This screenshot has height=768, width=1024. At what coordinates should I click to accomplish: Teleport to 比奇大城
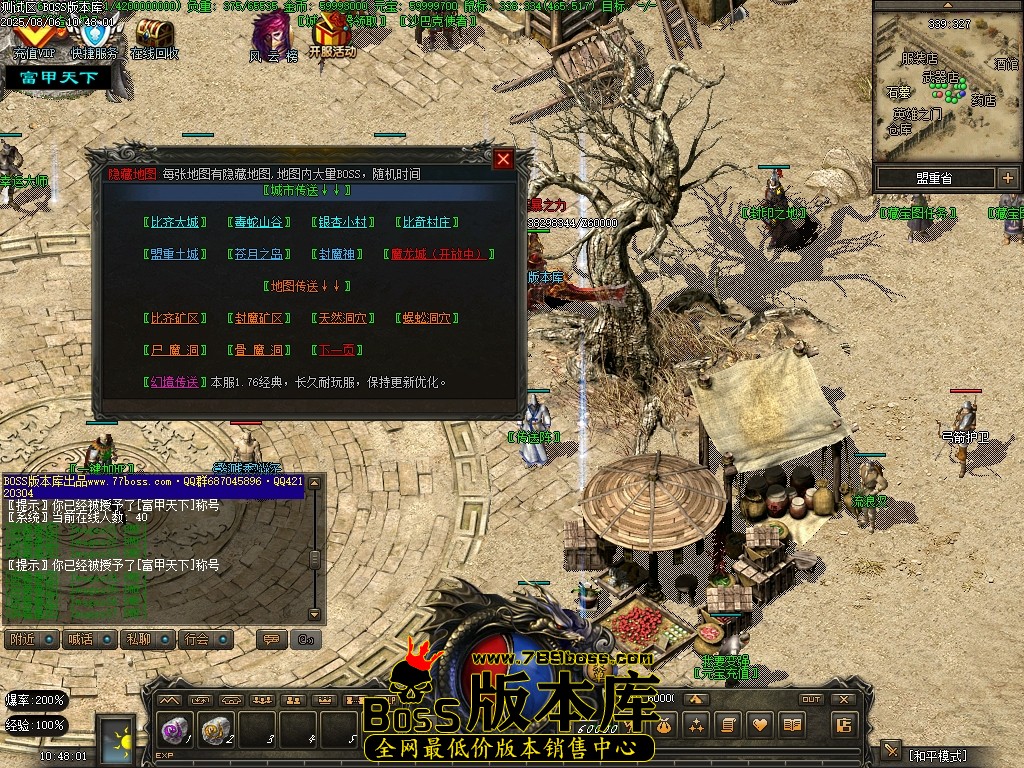coord(175,222)
